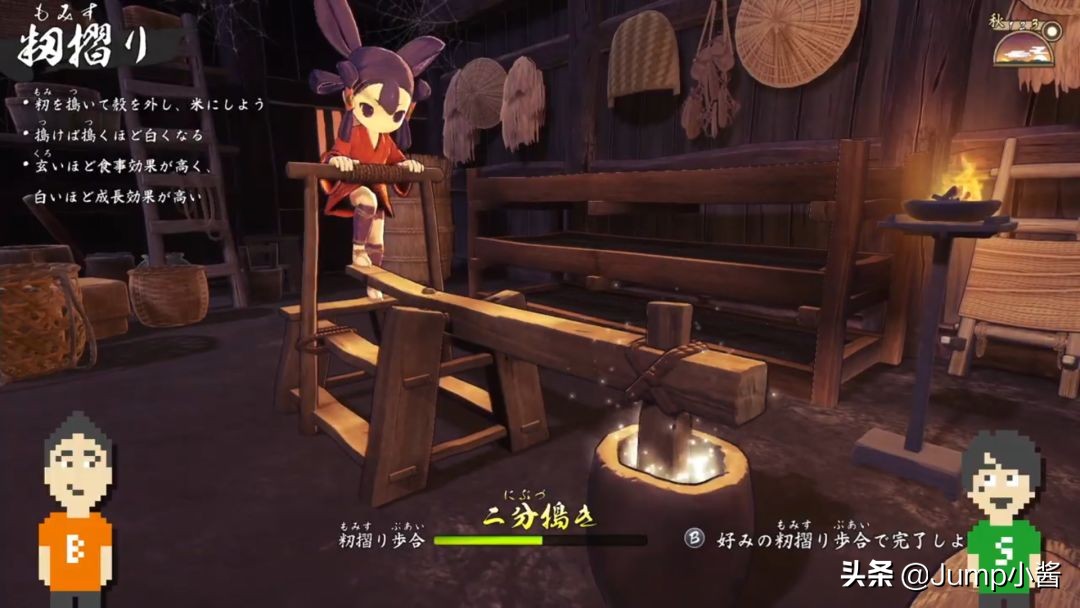Select the green-shirt pixel avatar marked S

[1001, 515]
